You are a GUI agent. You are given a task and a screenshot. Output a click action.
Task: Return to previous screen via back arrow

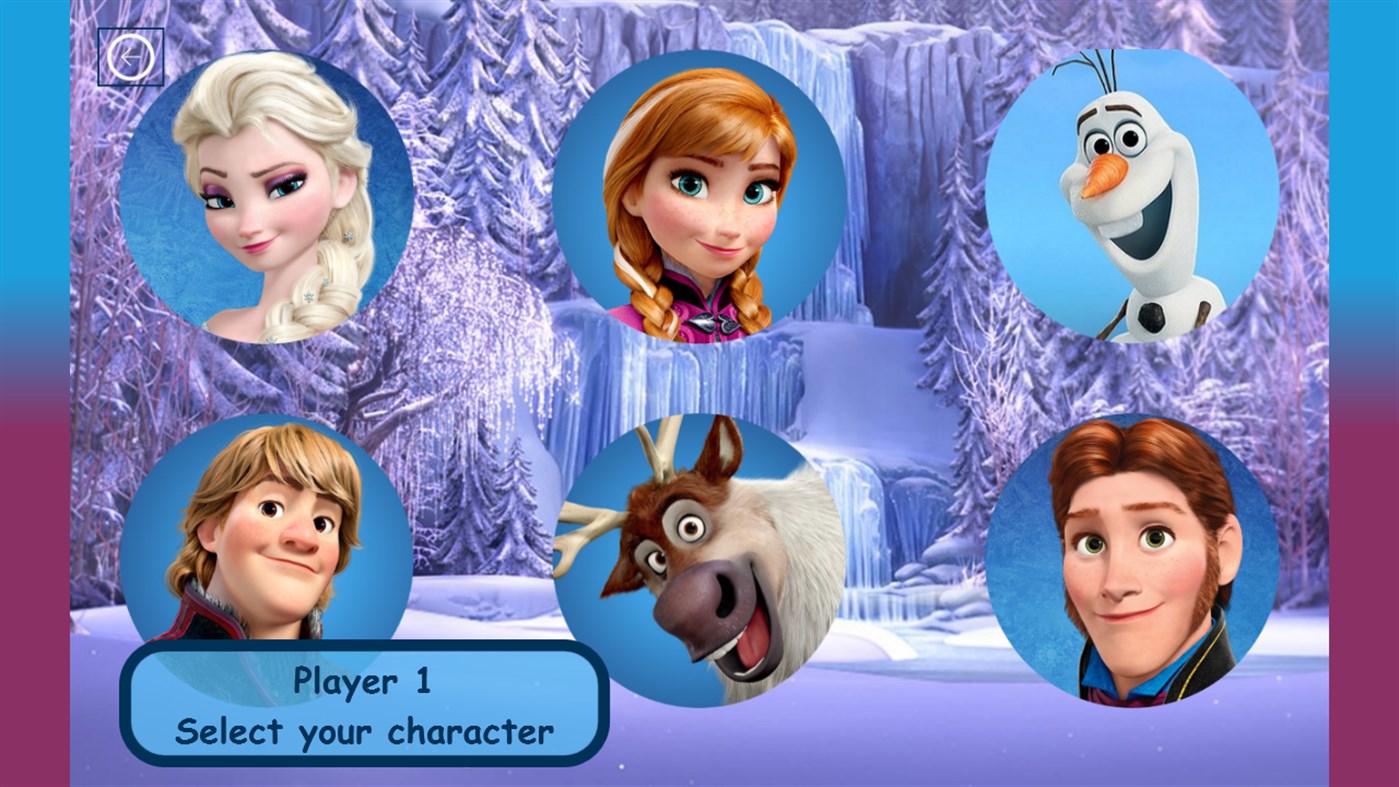(x=130, y=55)
